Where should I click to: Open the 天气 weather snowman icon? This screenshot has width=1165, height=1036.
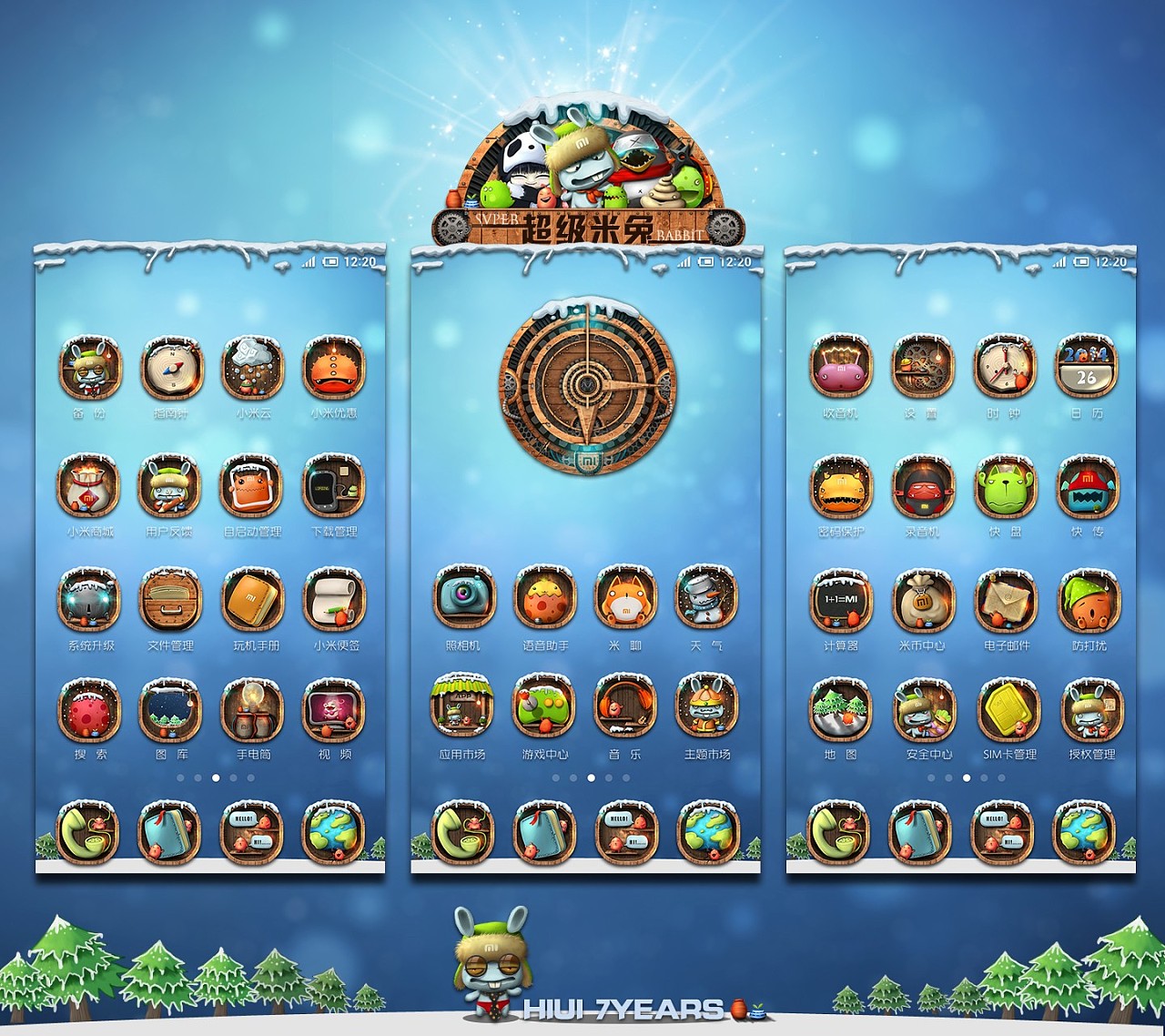point(707,596)
